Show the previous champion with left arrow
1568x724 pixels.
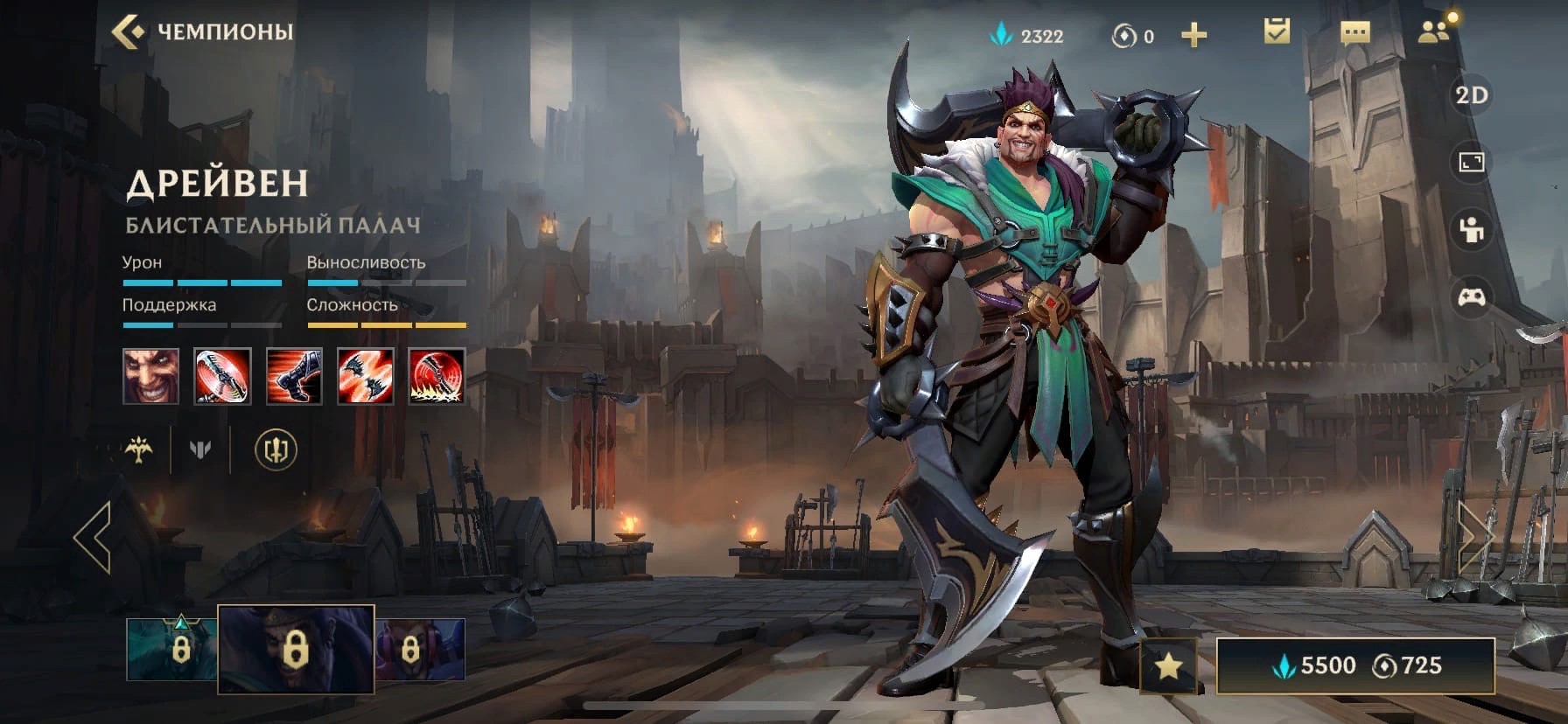[x=93, y=537]
